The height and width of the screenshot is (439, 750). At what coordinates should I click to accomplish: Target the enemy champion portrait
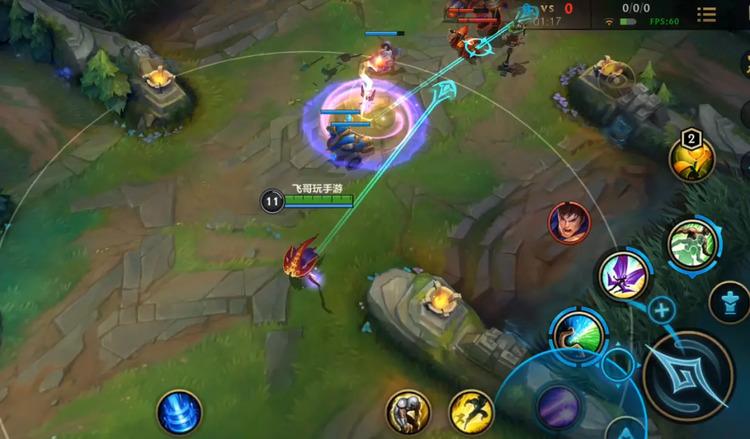tap(569, 222)
